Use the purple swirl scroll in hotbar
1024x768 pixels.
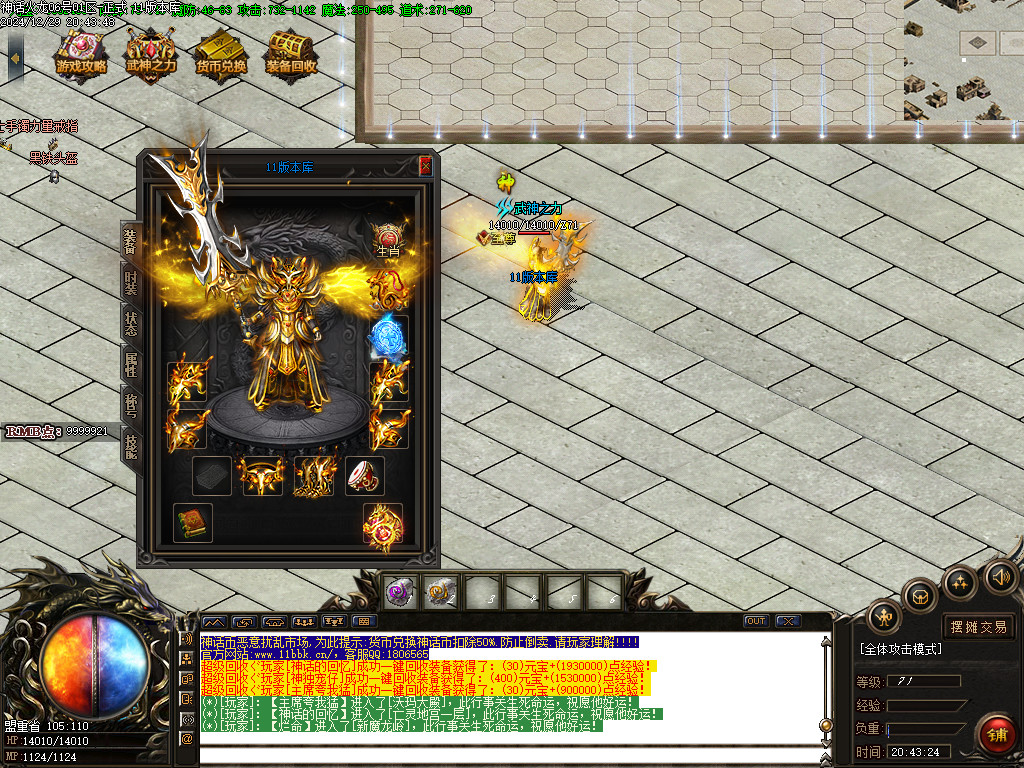click(x=401, y=593)
